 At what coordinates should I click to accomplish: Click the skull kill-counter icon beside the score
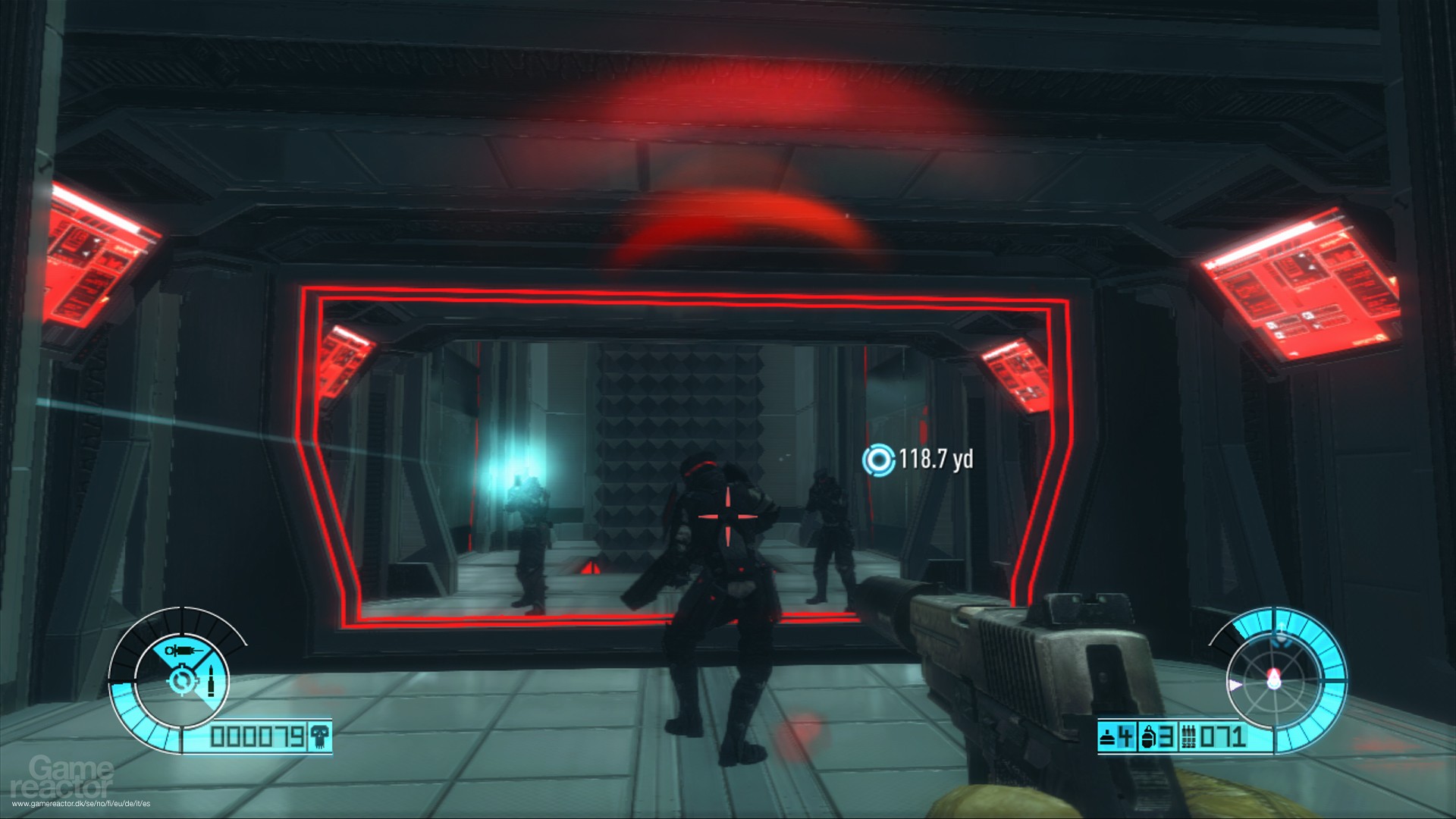pos(319,737)
